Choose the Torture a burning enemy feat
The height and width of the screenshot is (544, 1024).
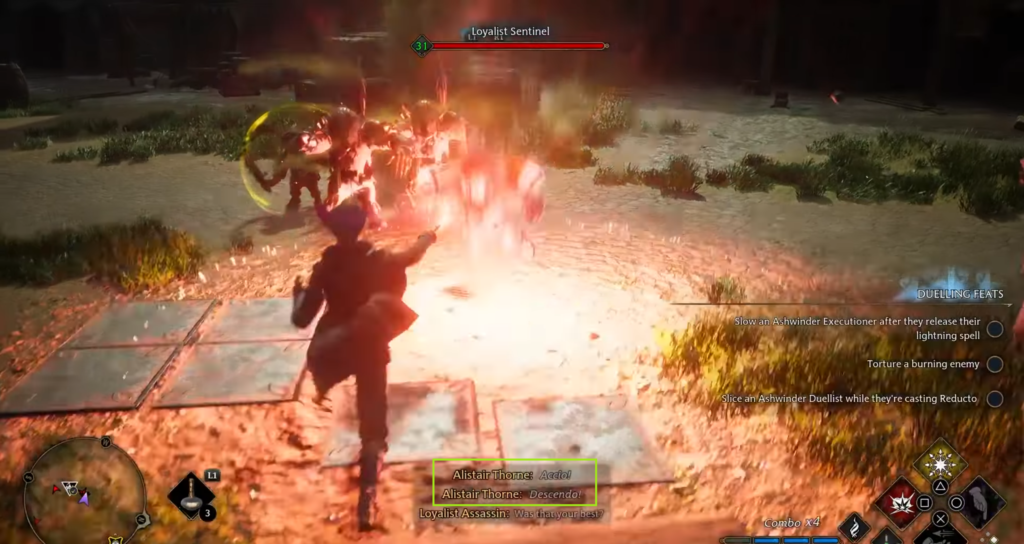921,364
